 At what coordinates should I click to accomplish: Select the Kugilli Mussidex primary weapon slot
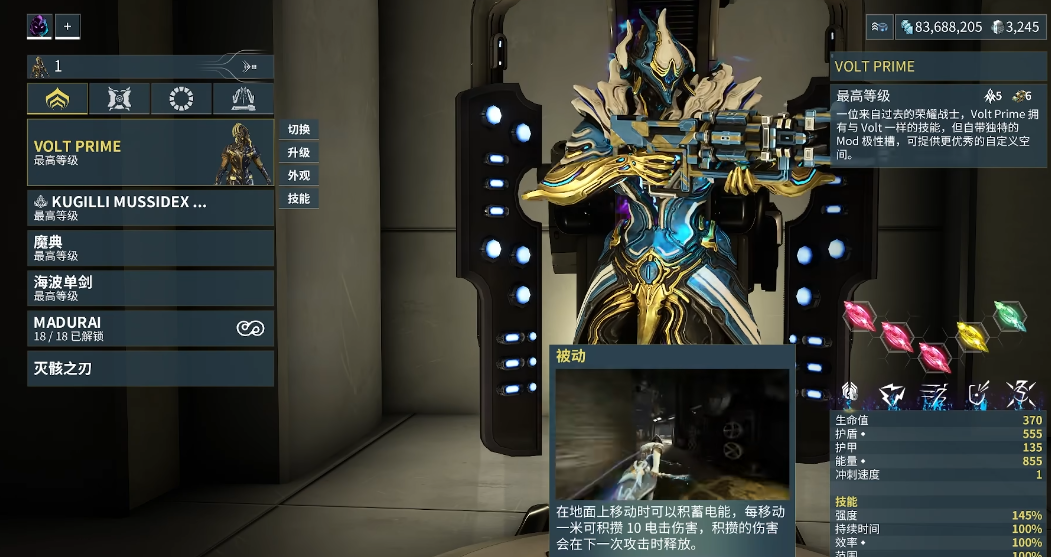[150, 207]
